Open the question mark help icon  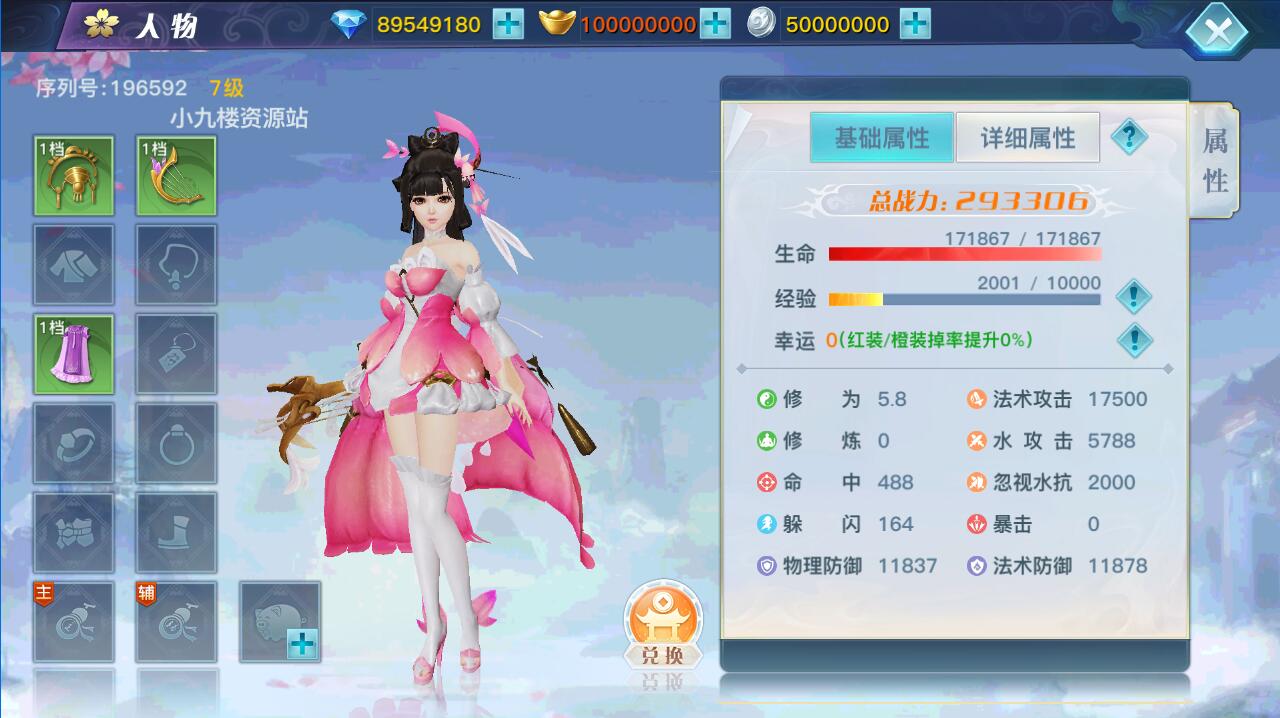[1129, 136]
